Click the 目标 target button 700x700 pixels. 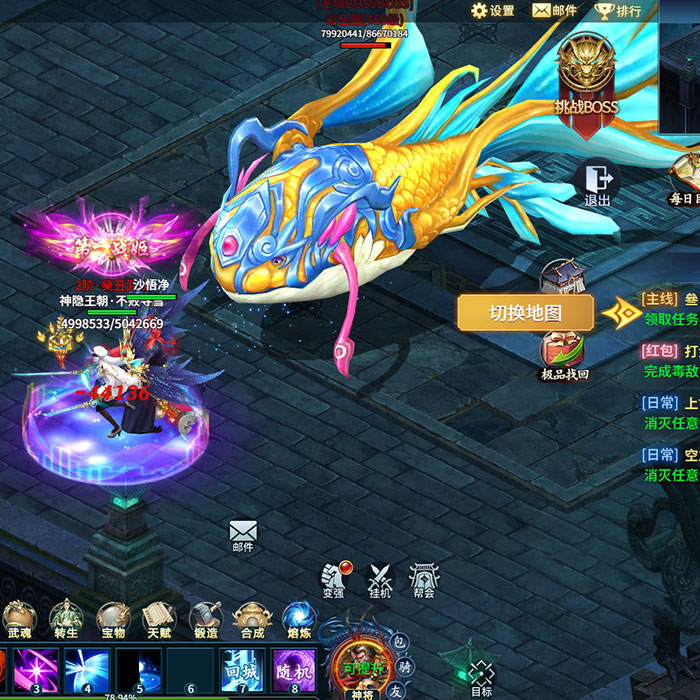[x=481, y=677]
